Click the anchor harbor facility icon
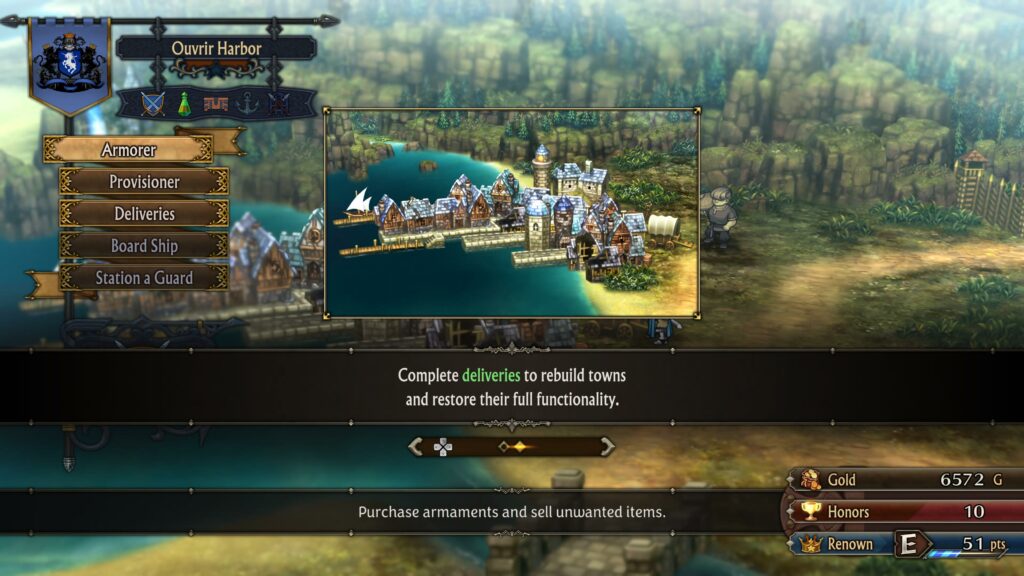The width and height of the screenshot is (1024, 576). (x=247, y=104)
